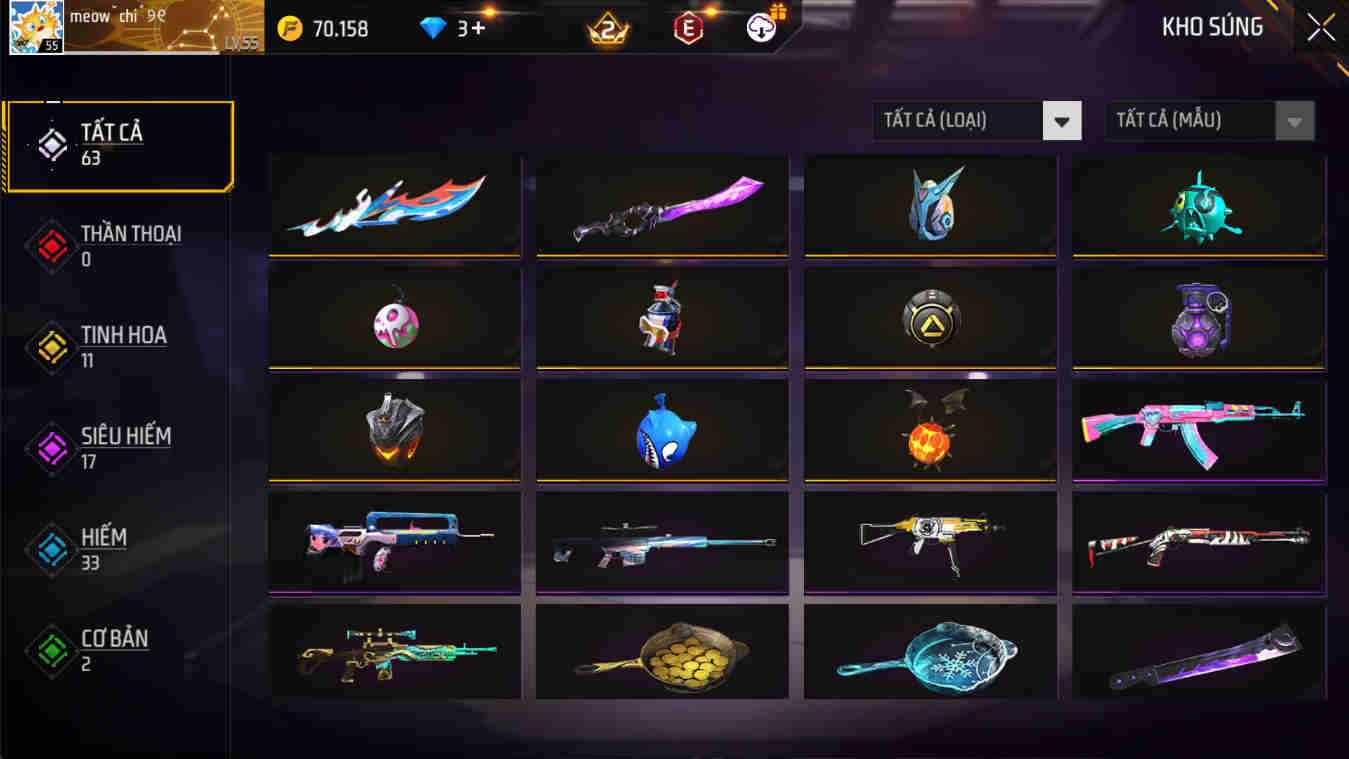Open the meow chi profile banner
This screenshot has width=1349, height=759.
(x=160, y=26)
